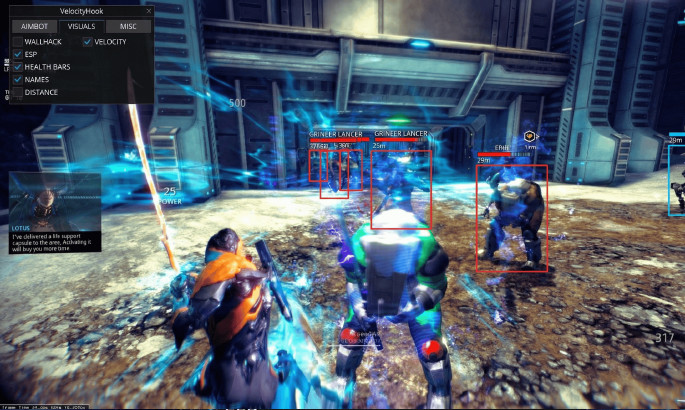Close the VelocityHook overlay window

(x=149, y=11)
